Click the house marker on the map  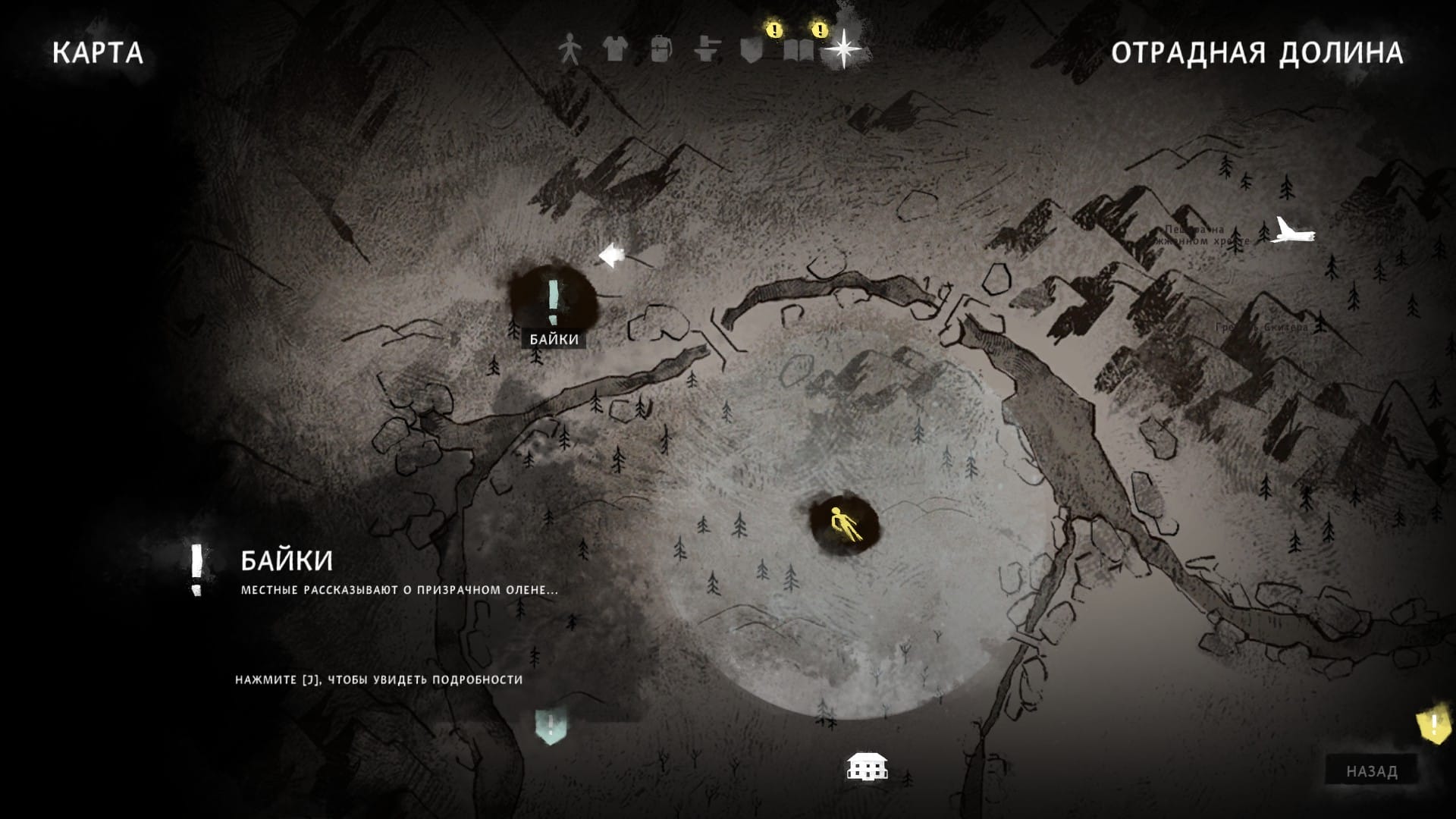(x=867, y=767)
